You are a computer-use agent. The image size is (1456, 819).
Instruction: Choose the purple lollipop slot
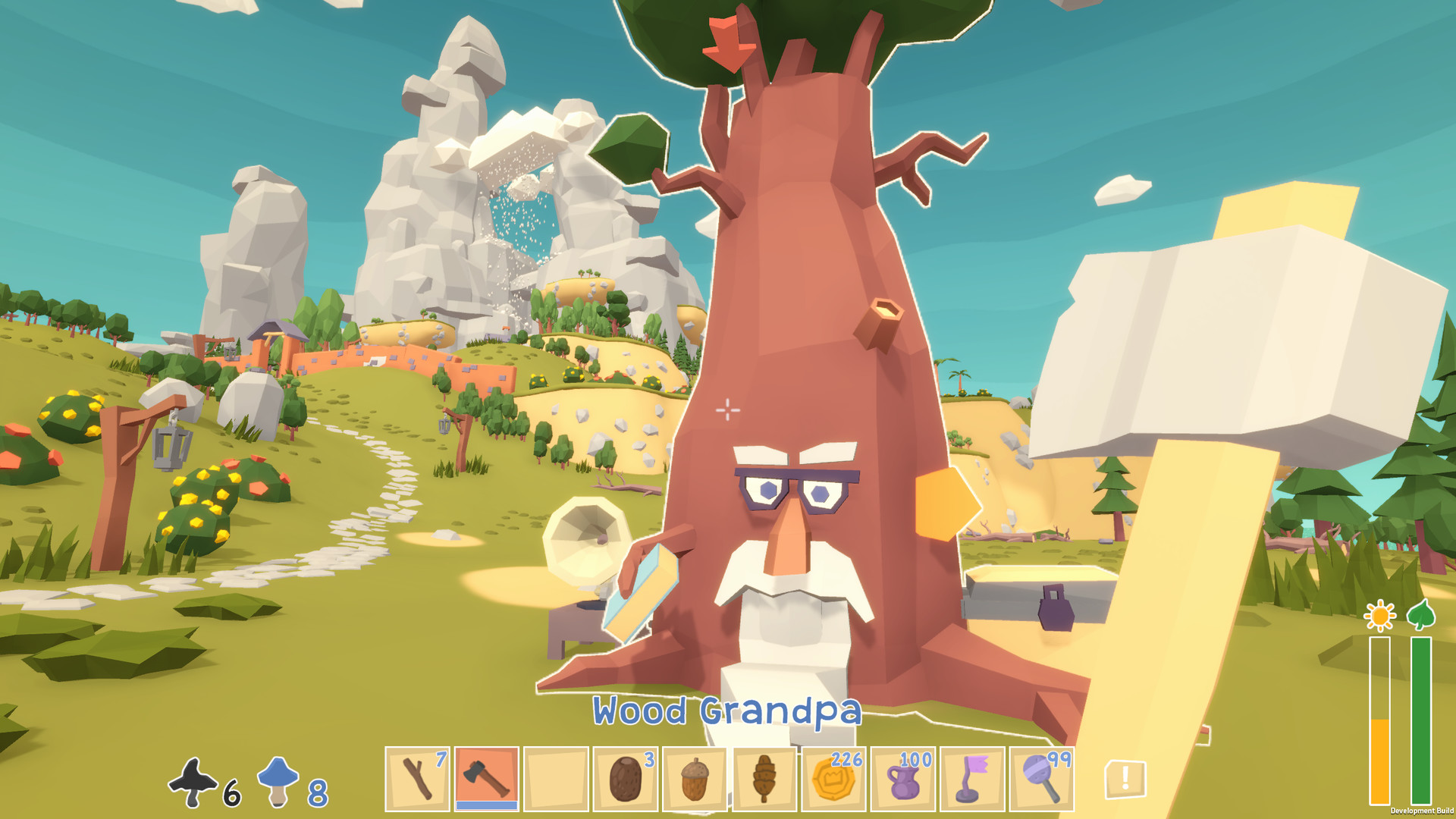click(1041, 779)
